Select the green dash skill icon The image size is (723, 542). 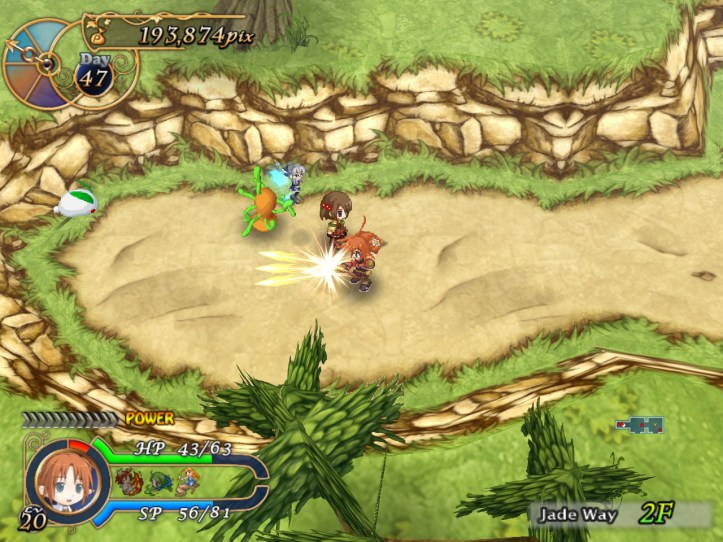click(158, 482)
